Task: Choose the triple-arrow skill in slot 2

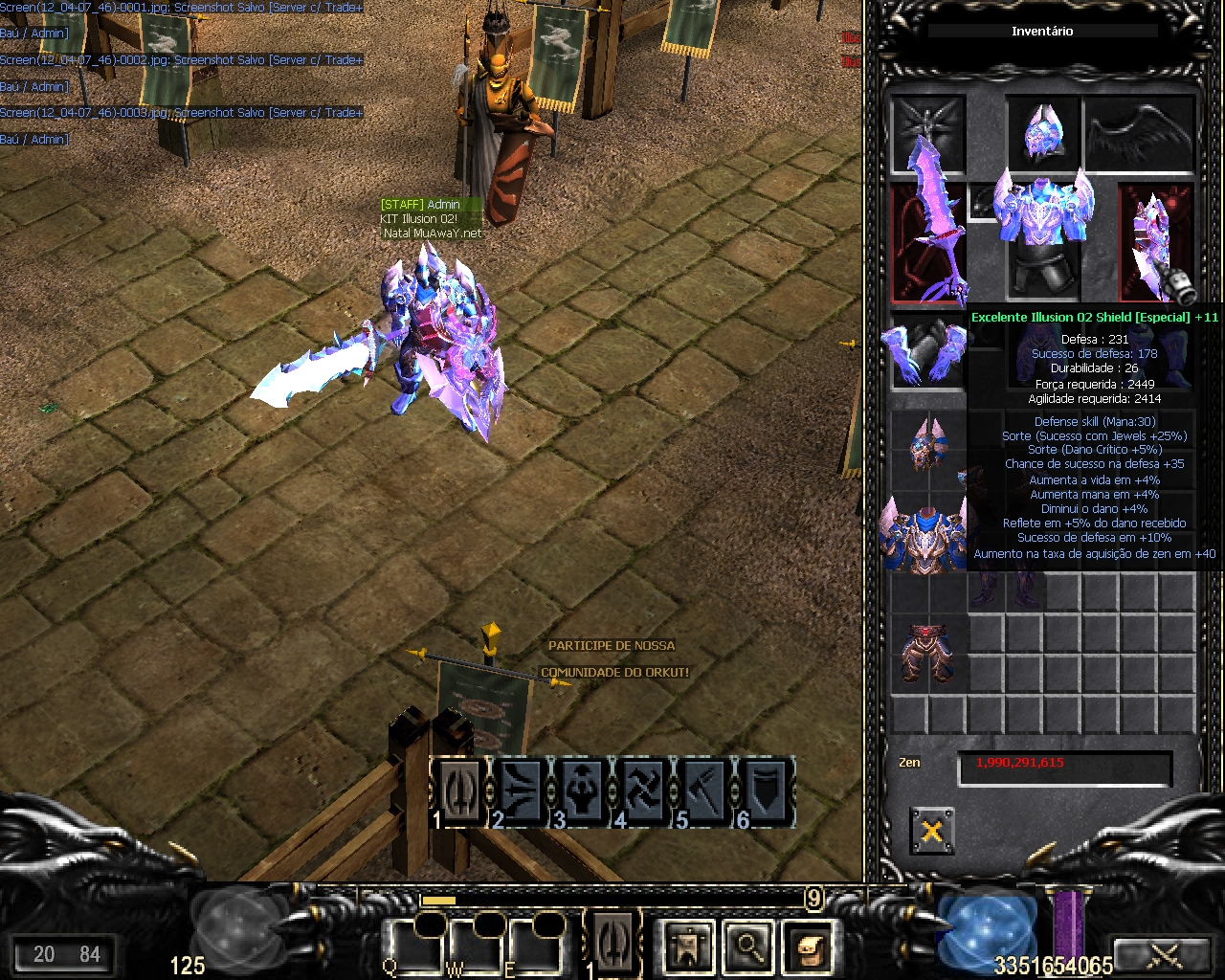Action: tap(522, 791)
